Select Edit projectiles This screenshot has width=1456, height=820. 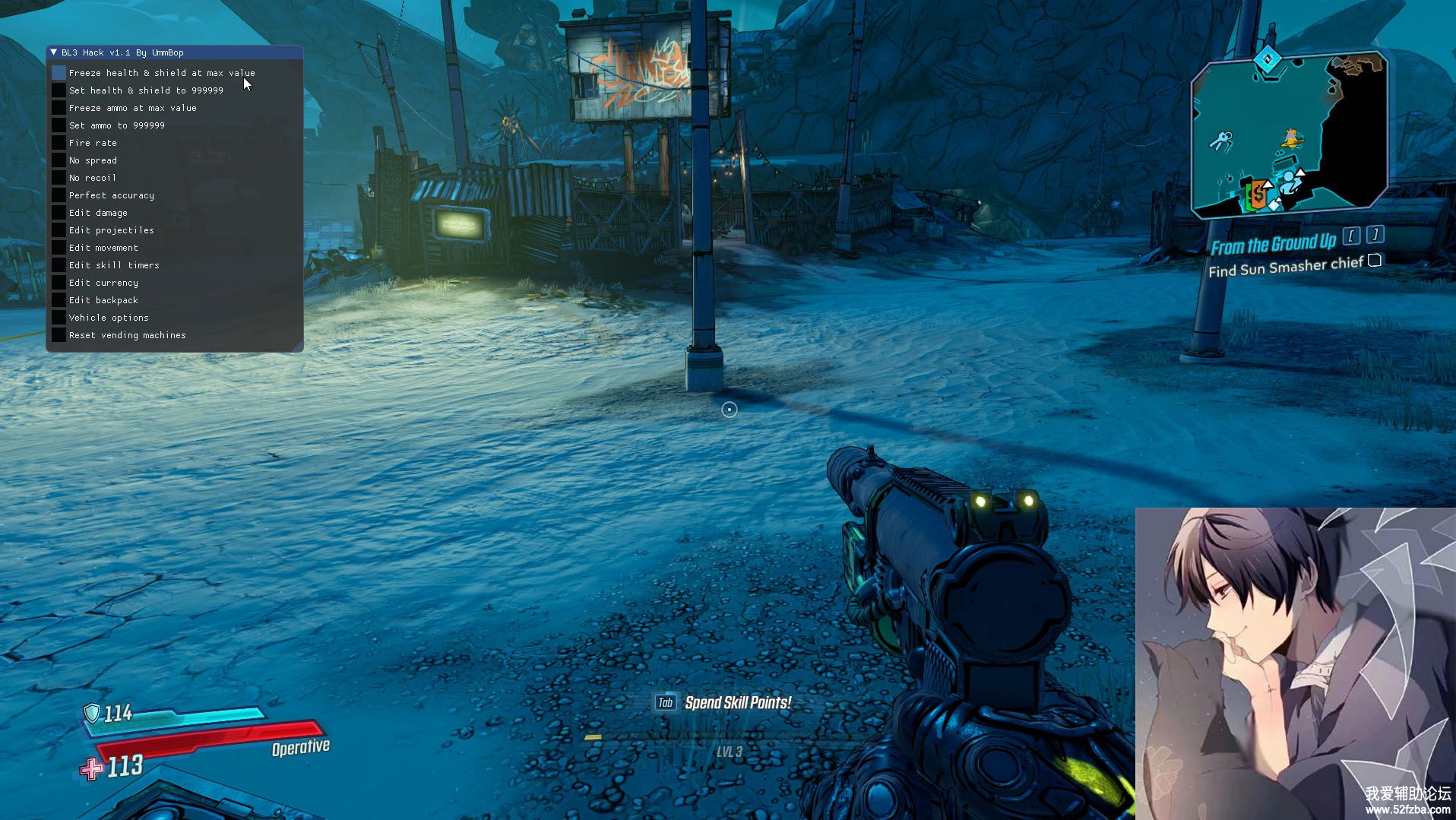[x=59, y=230]
